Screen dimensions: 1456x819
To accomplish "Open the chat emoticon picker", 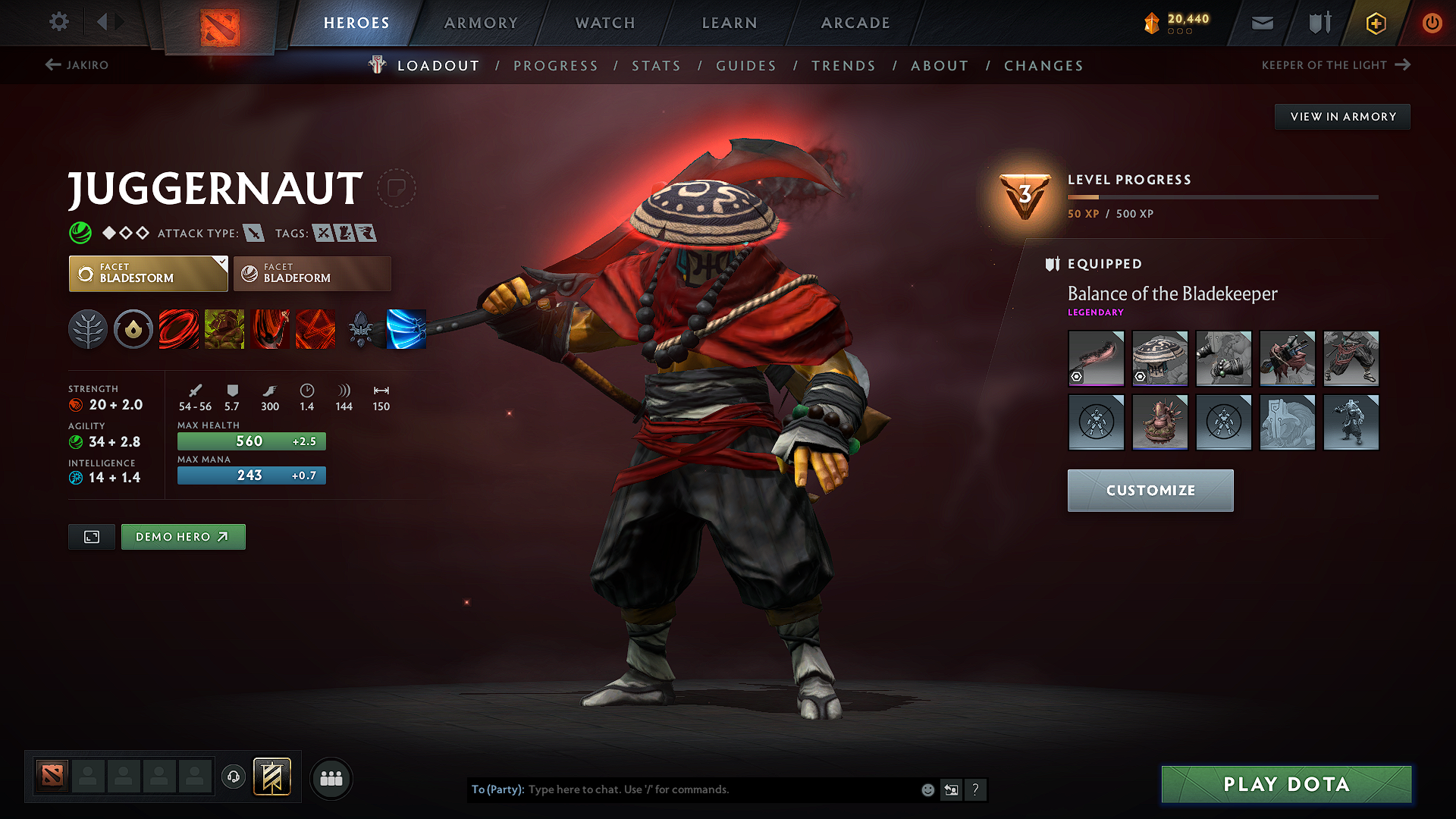I will pos(927,789).
